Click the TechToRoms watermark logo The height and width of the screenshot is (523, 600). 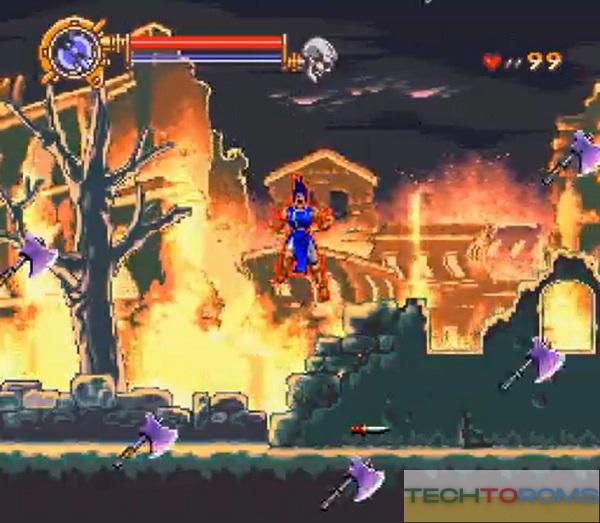500,493
